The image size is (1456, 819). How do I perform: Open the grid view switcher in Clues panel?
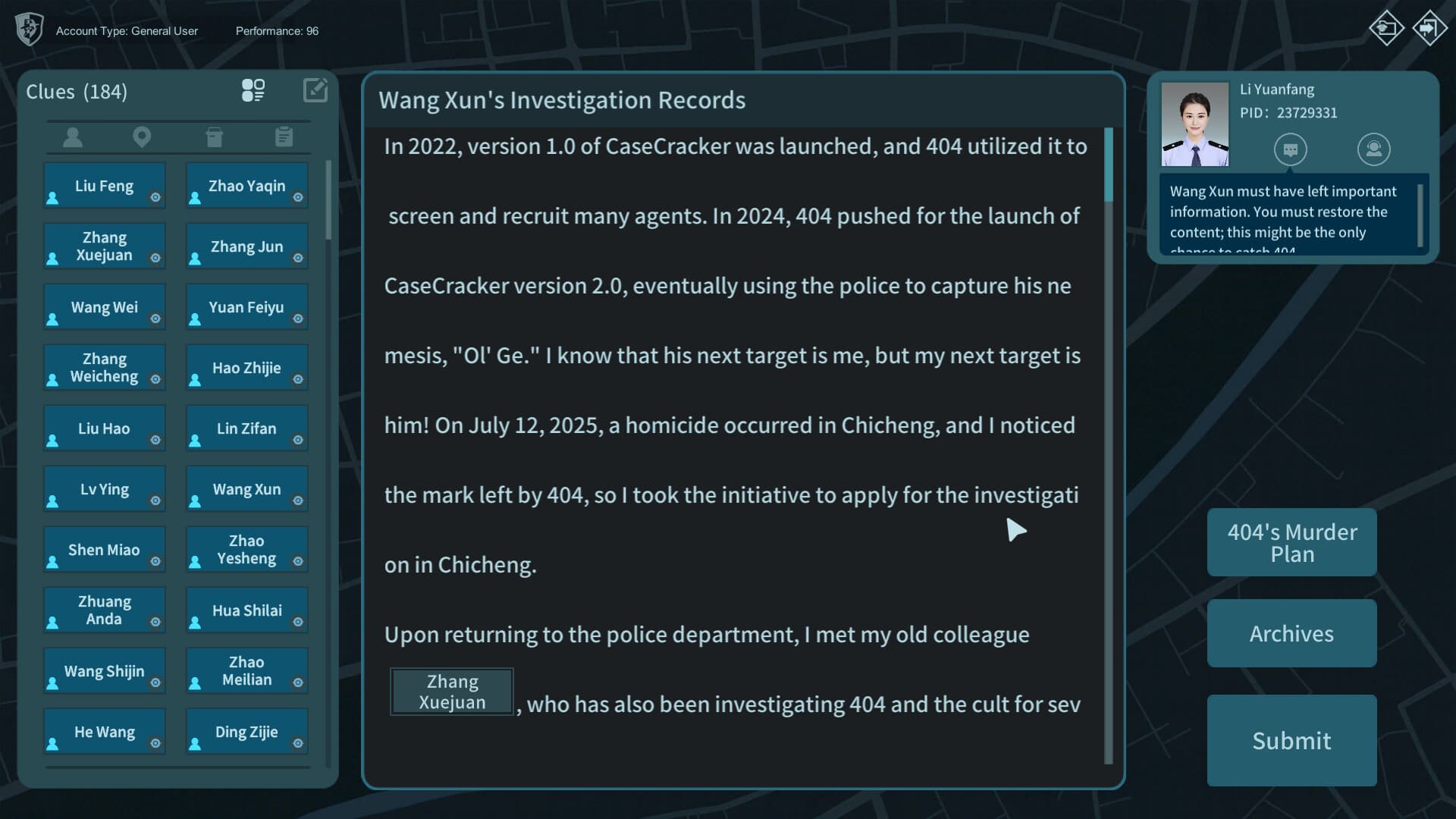[254, 90]
